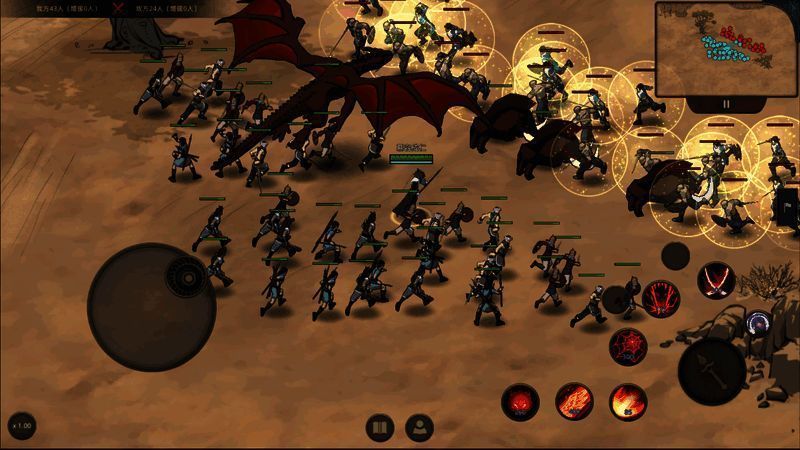Activate the red demon face skill
The image size is (800, 450).
click(x=520, y=401)
